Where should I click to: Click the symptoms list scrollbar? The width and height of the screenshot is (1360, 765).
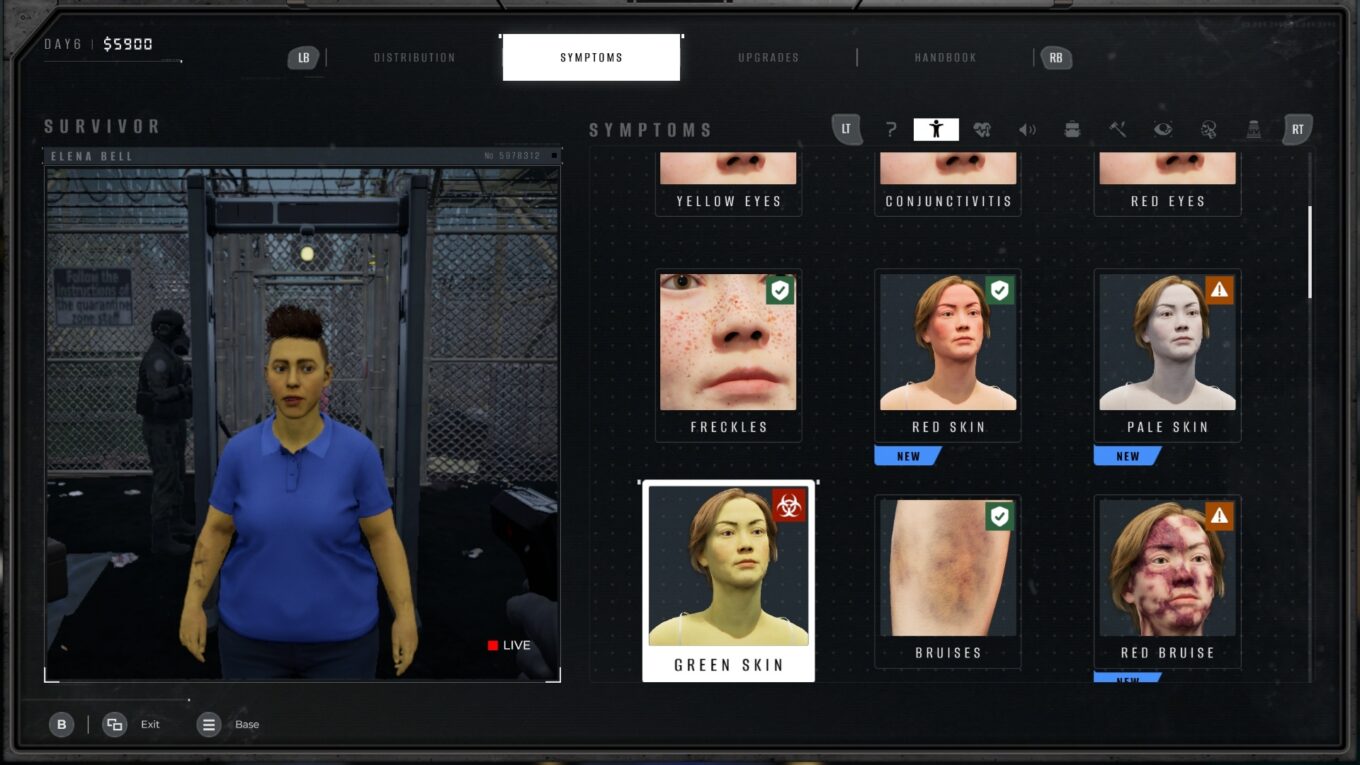1310,252
